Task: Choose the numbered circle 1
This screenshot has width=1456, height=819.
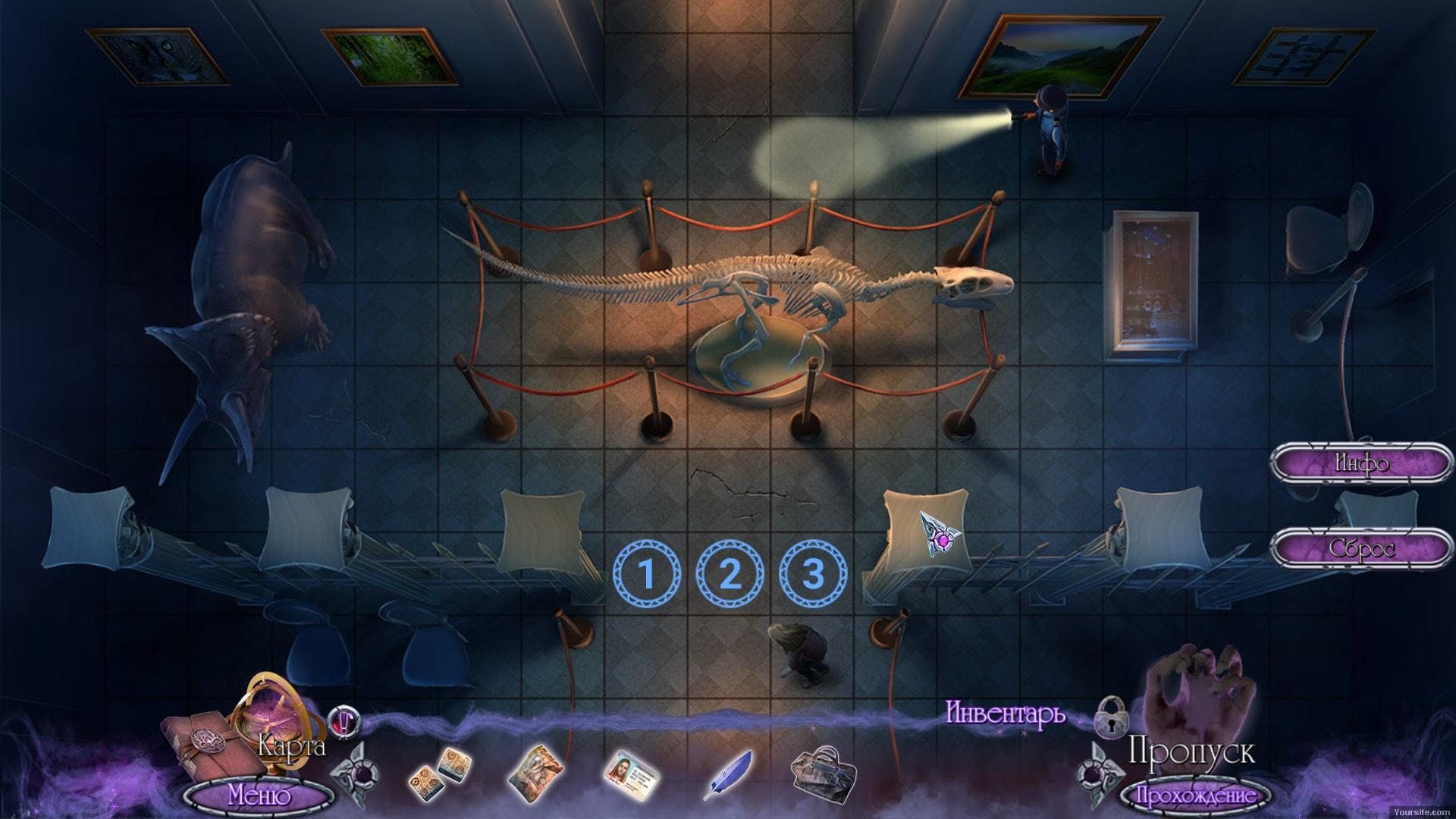Action: pyautogui.click(x=646, y=574)
